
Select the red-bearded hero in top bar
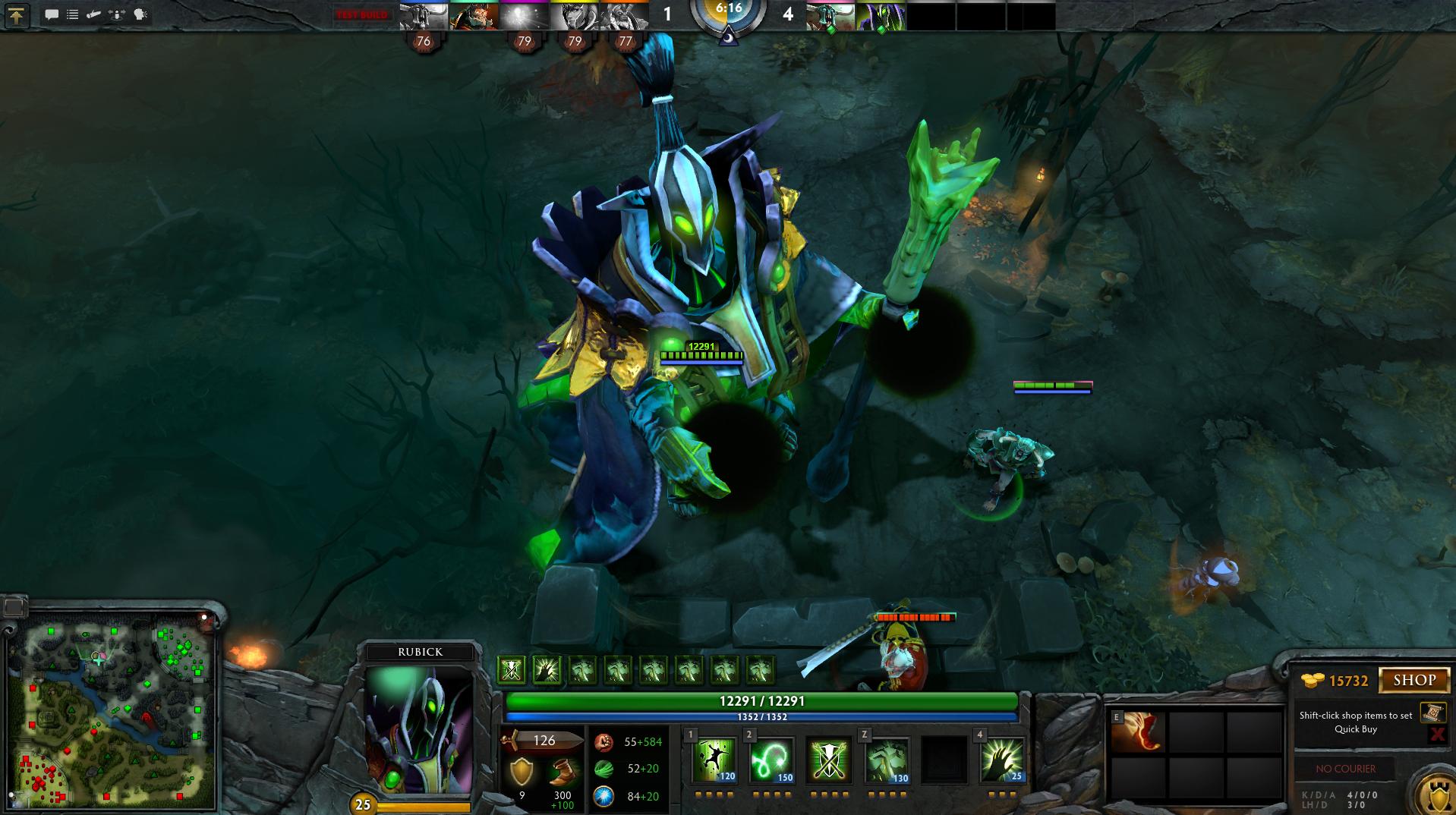[474, 16]
